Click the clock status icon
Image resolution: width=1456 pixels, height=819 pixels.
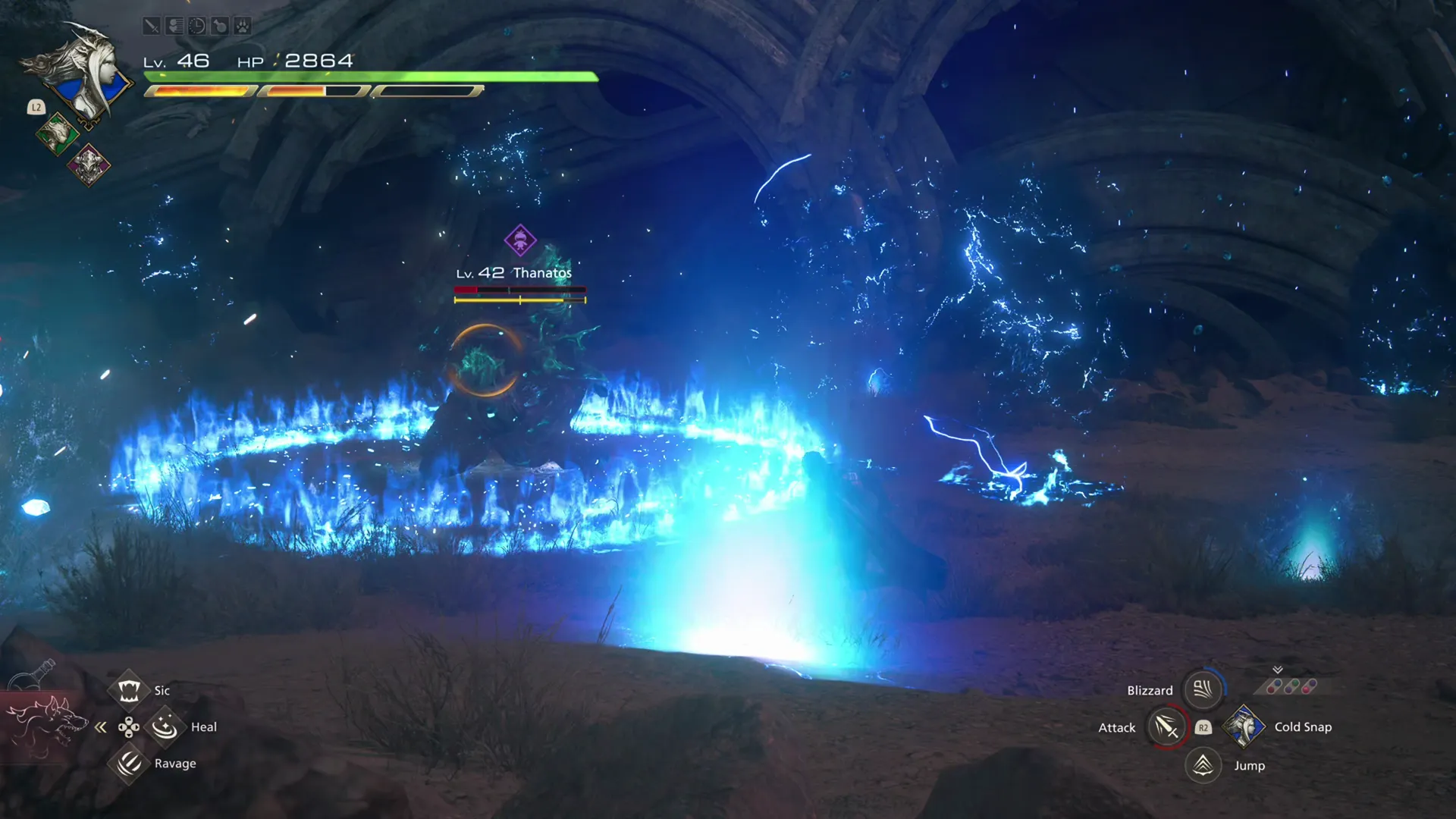click(196, 26)
